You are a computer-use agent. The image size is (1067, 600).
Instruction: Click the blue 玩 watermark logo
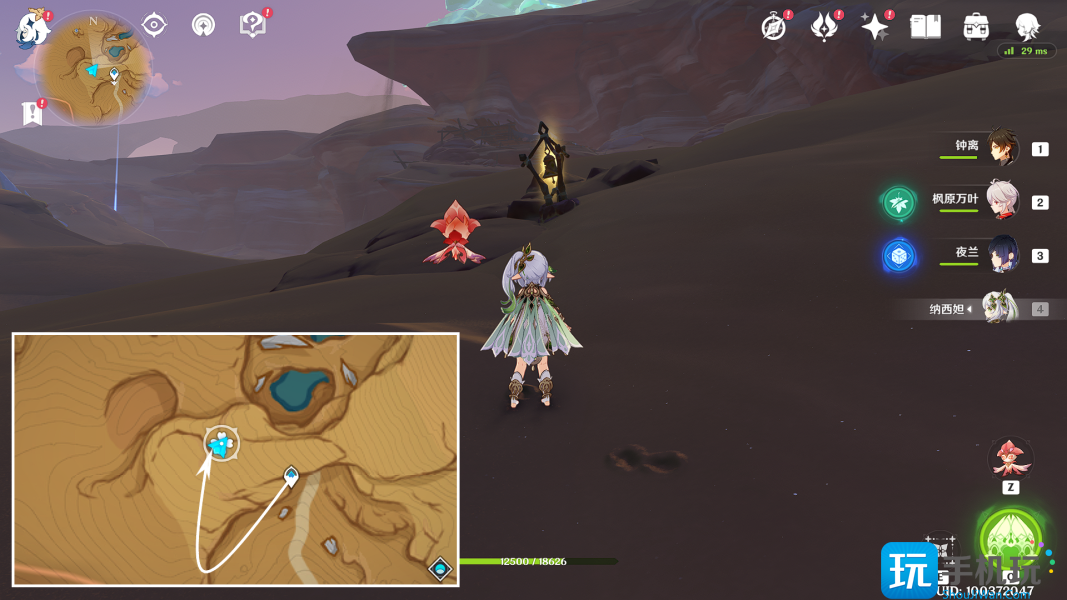(x=909, y=570)
